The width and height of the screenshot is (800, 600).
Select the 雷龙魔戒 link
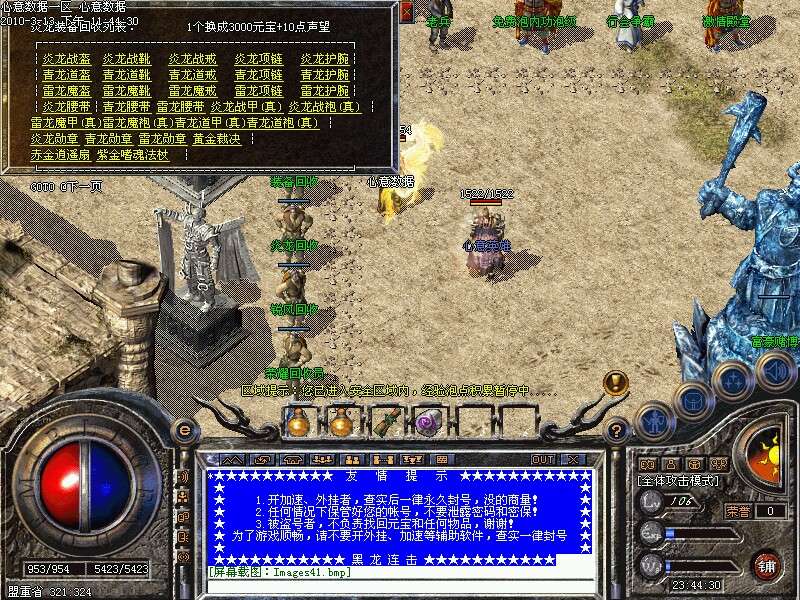193,90
